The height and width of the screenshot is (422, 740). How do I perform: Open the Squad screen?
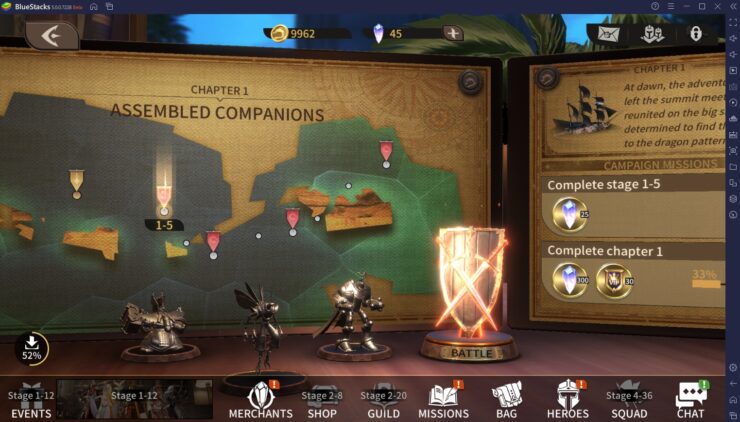click(628, 401)
